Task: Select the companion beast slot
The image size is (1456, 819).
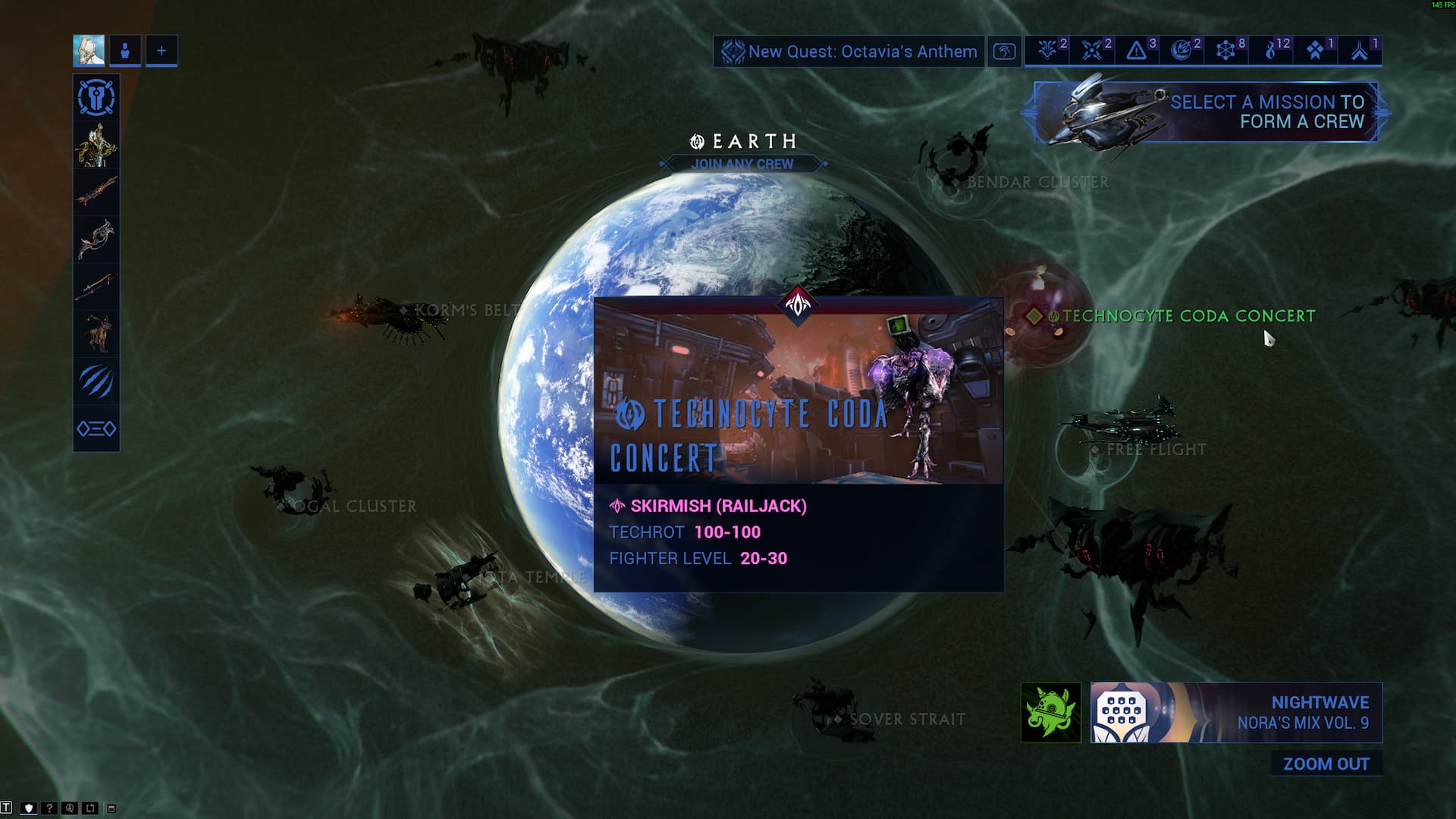Action: [x=96, y=334]
